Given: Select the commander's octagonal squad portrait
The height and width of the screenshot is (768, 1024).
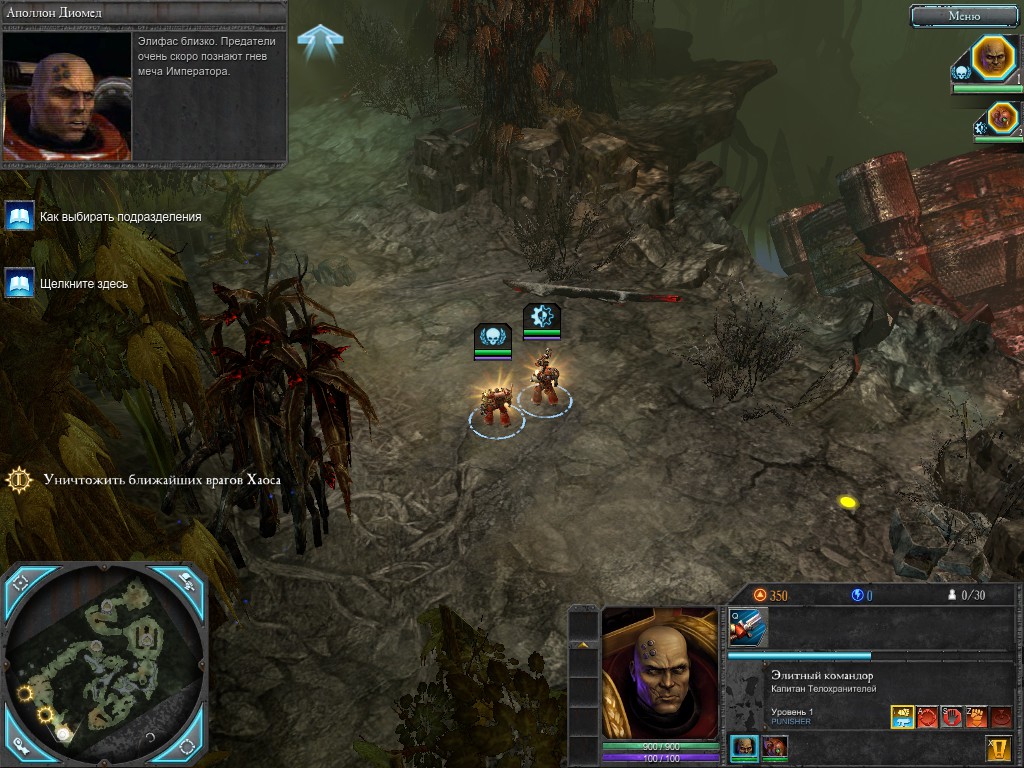Looking at the screenshot, I should point(994,57).
